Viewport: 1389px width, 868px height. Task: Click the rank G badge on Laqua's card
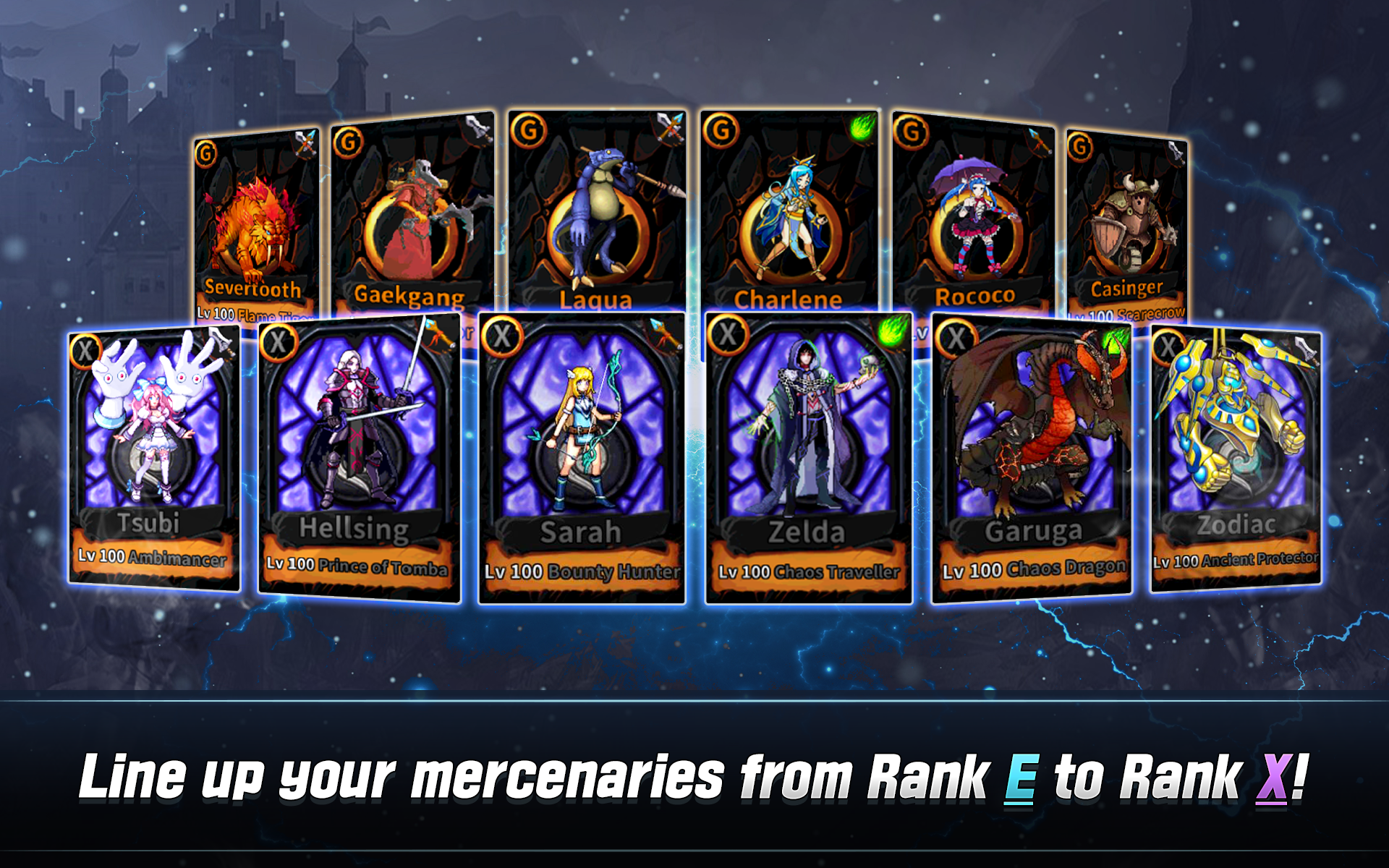pyautogui.click(x=529, y=129)
